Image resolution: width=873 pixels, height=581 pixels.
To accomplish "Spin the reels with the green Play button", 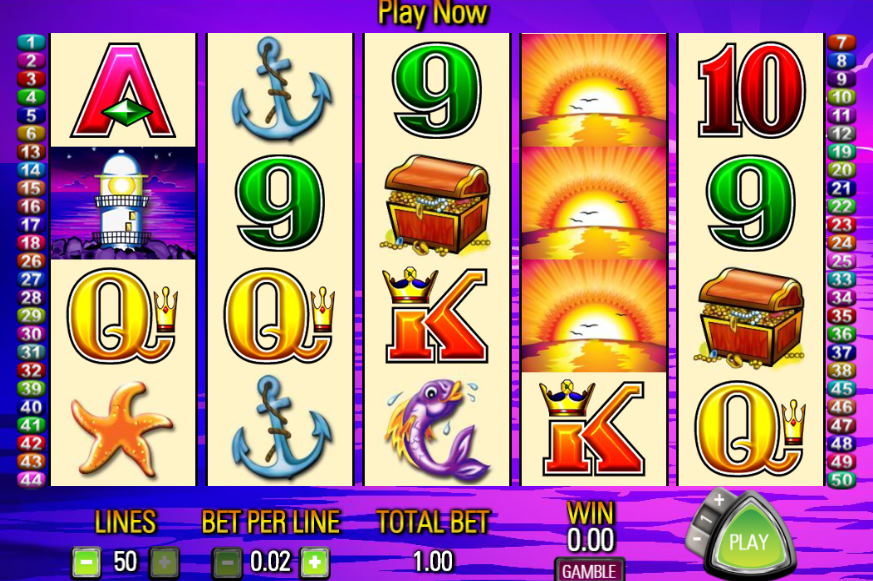I will [748, 542].
